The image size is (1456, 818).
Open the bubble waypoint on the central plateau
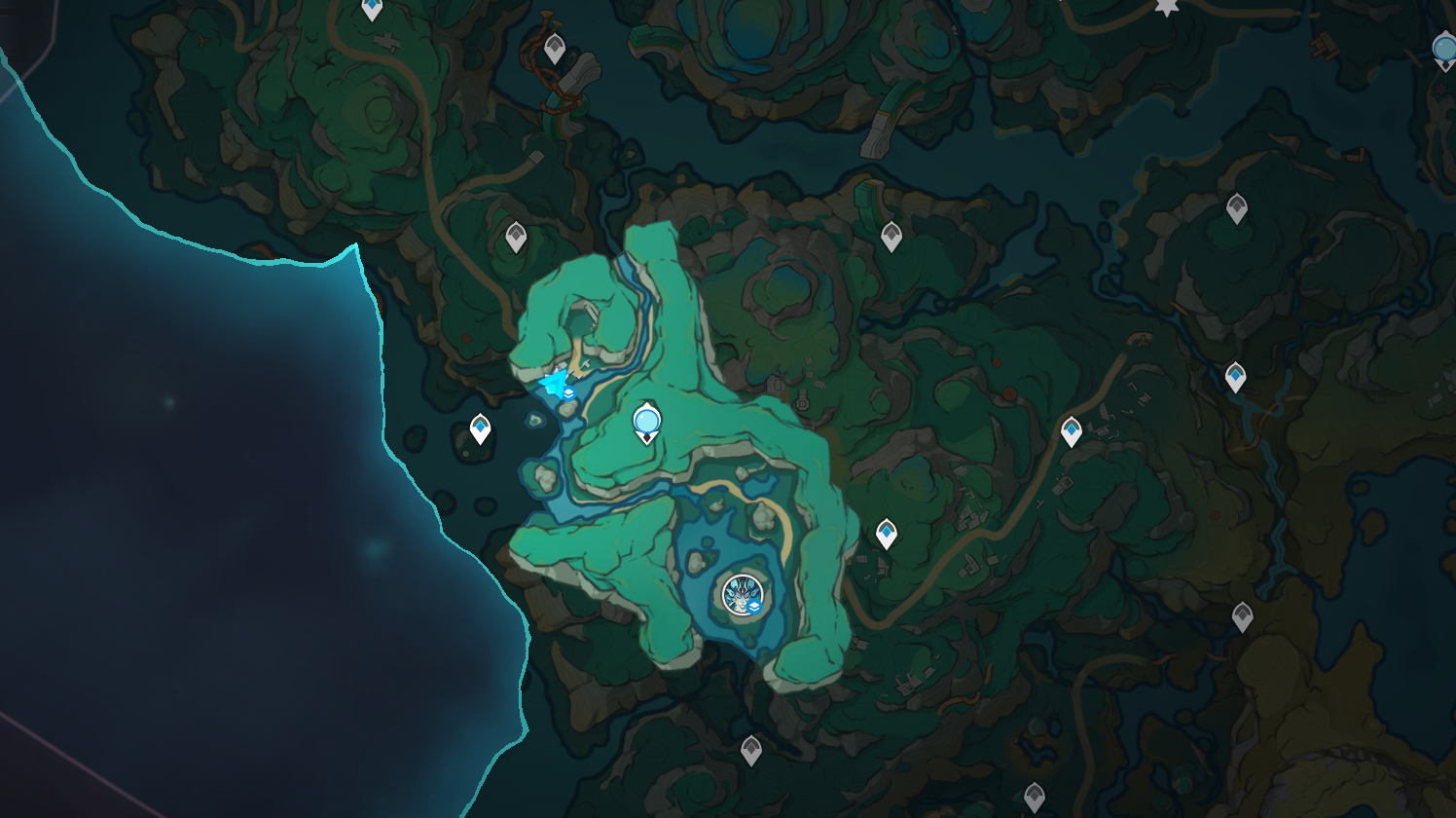647,420
